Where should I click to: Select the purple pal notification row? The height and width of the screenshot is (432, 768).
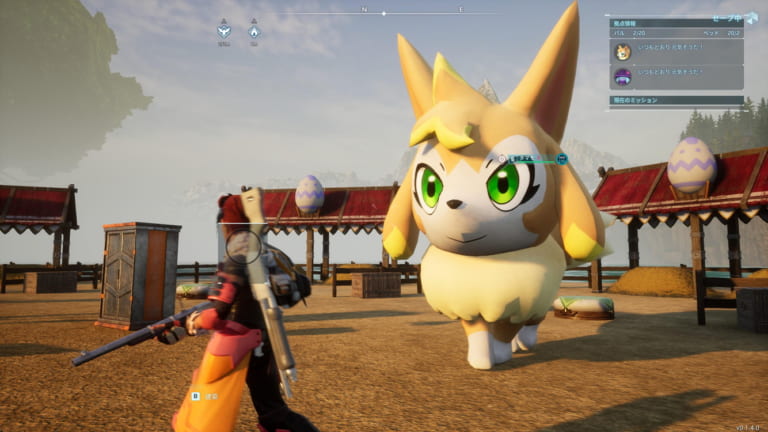[x=676, y=77]
